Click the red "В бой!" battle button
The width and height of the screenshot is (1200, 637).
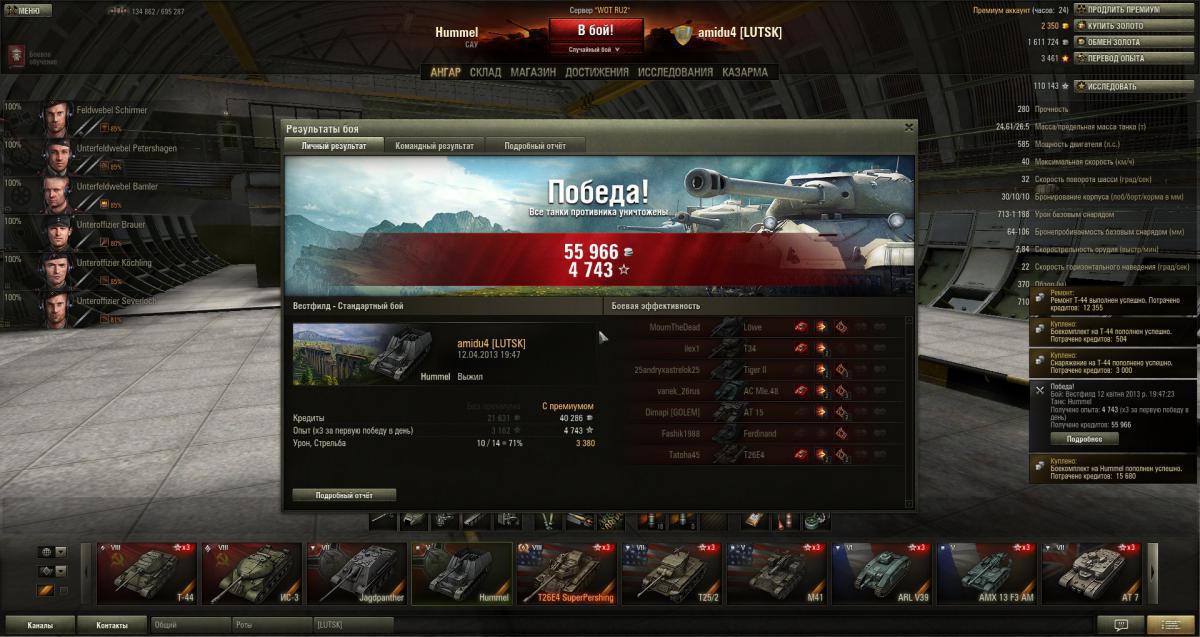[595, 30]
